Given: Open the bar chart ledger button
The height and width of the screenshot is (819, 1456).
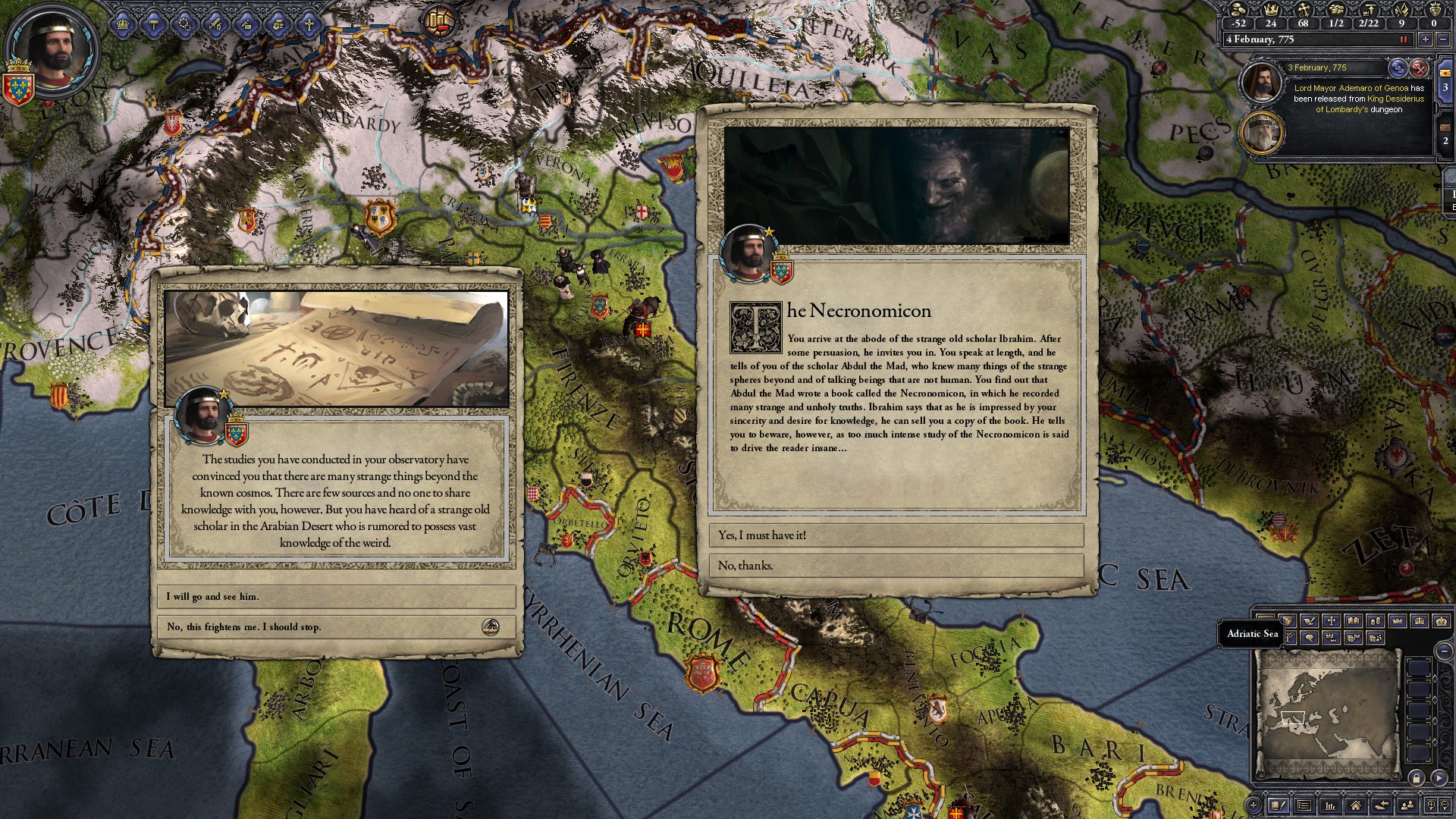Looking at the screenshot, I should [1329, 805].
